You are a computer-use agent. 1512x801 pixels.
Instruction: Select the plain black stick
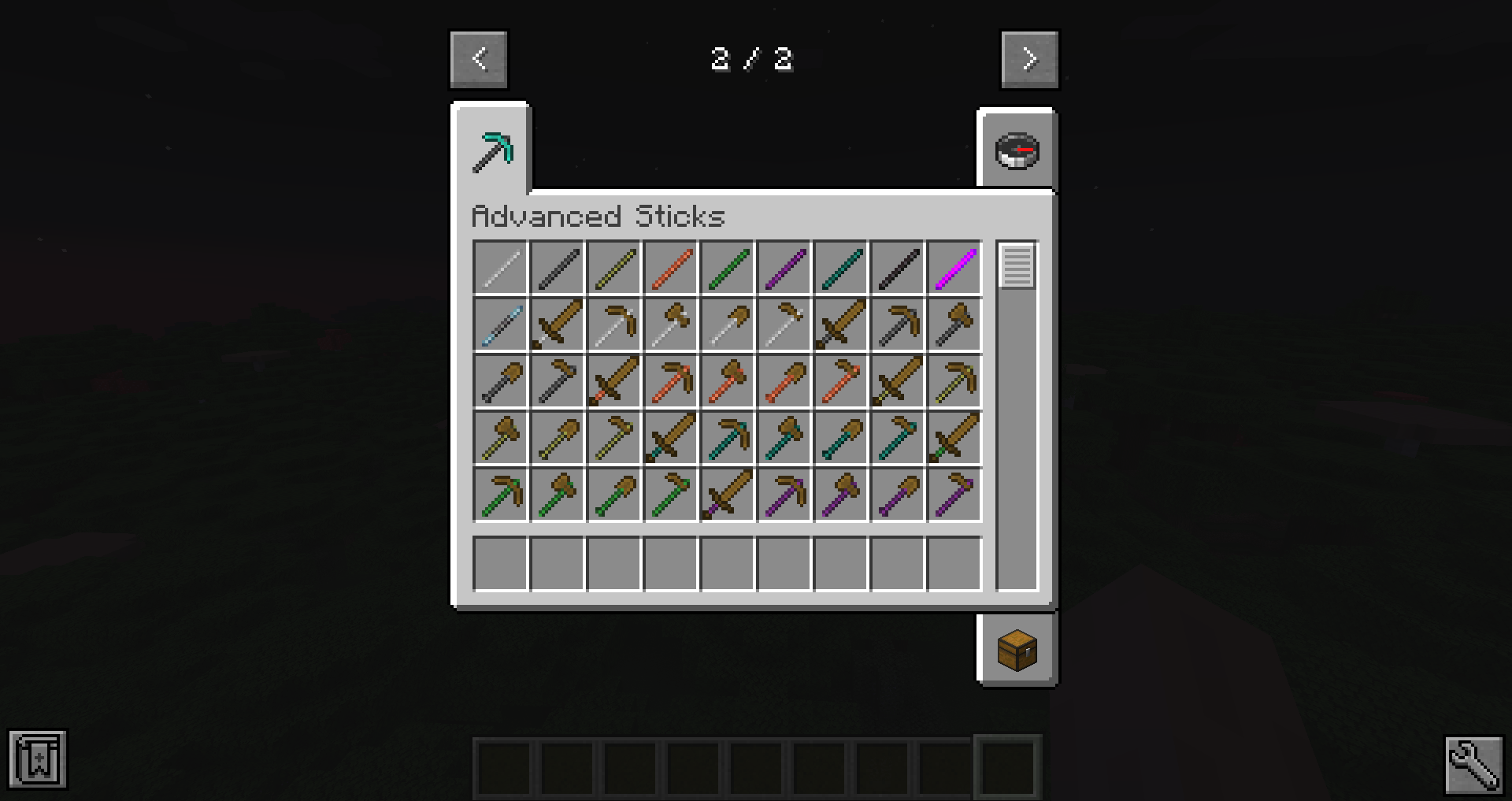pos(898,268)
